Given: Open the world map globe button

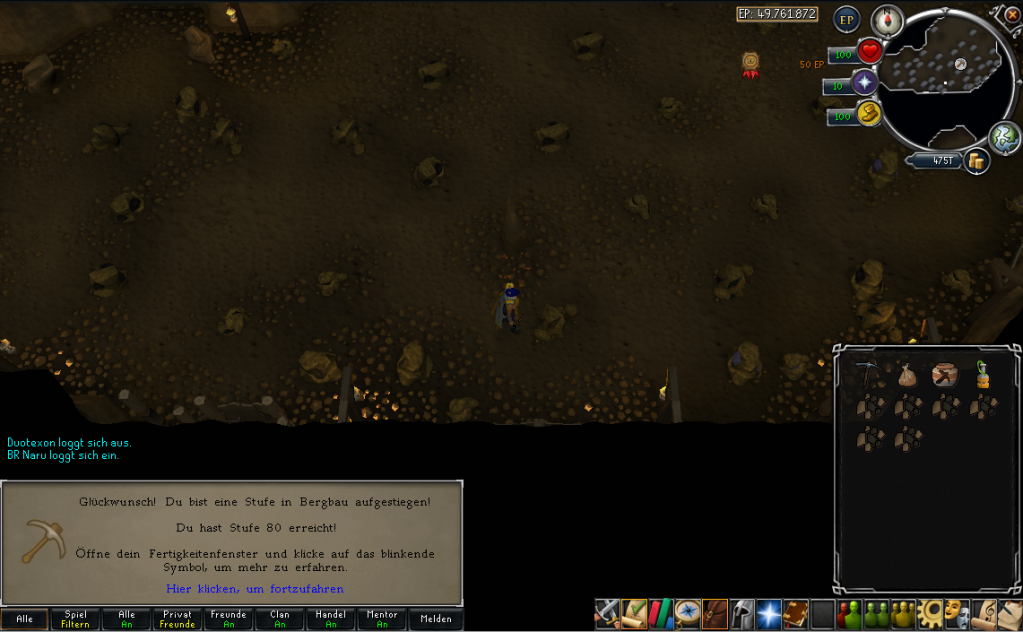Looking at the screenshot, I should pyautogui.click(x=1003, y=137).
